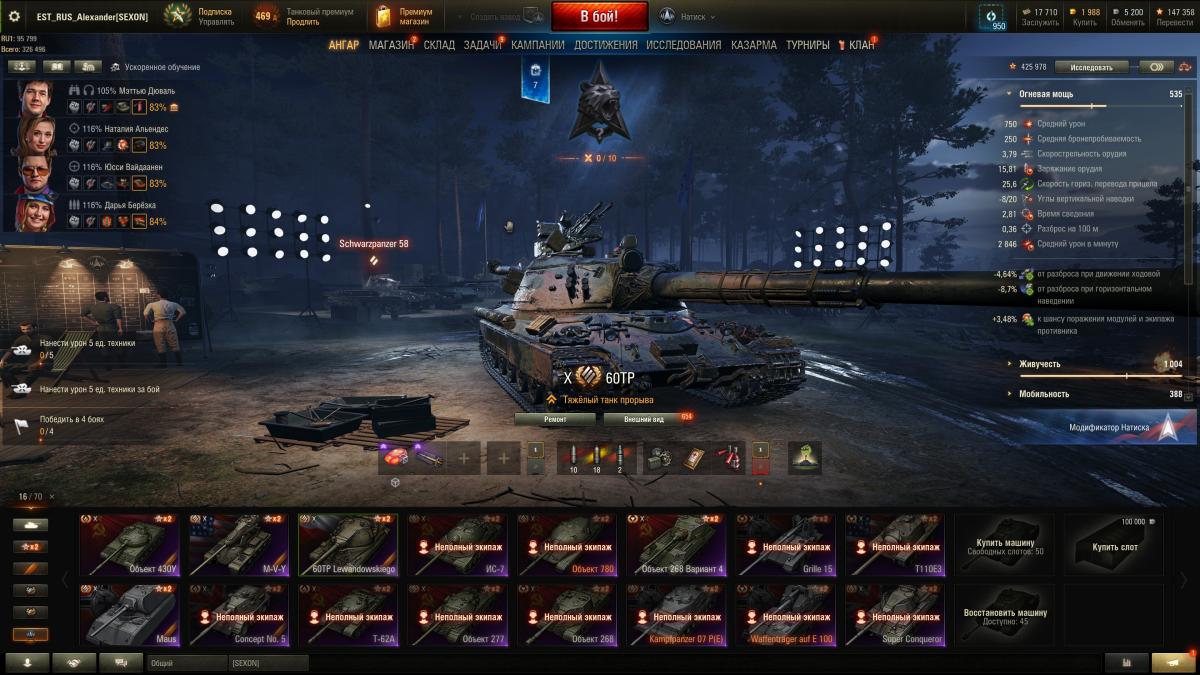Viewport: 1200px width, 675px height.
Task: Select the Maus tank in carousel
Action: pos(129,615)
